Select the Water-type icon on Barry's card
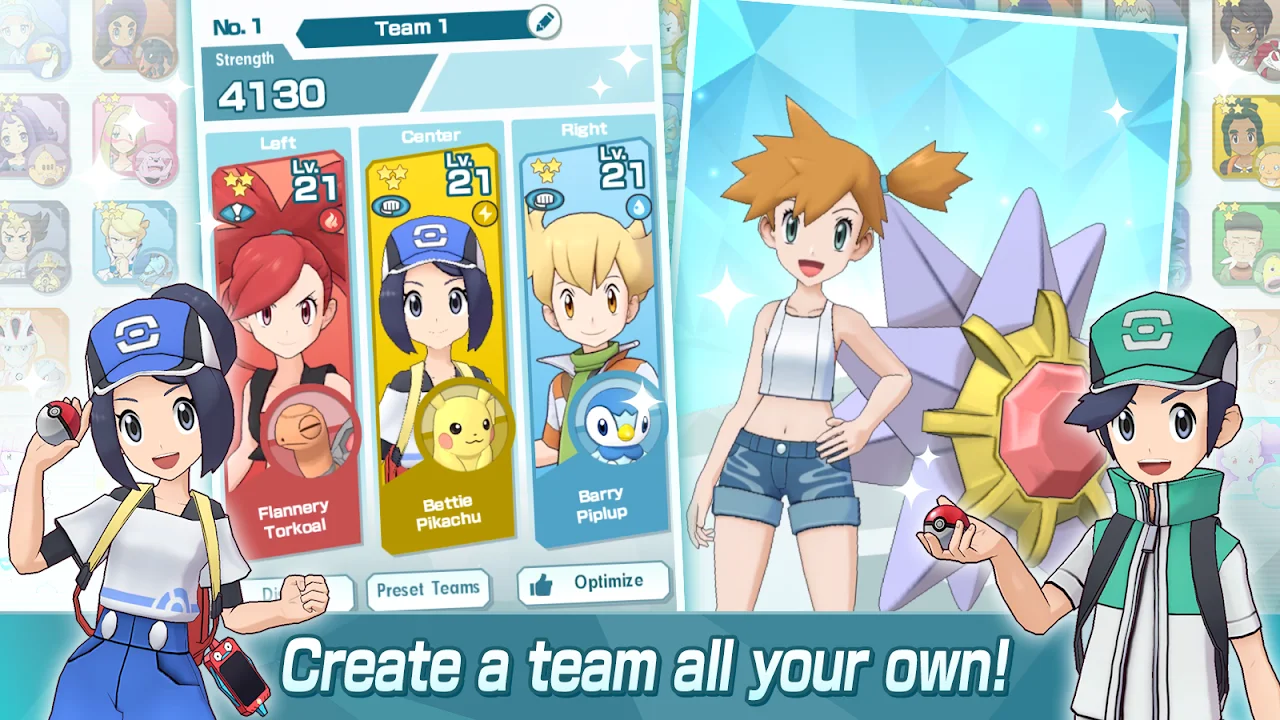 click(638, 208)
